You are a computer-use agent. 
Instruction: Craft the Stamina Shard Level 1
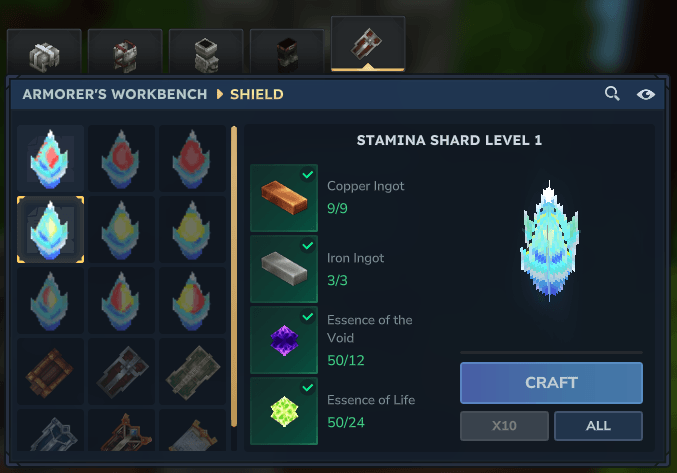click(551, 382)
